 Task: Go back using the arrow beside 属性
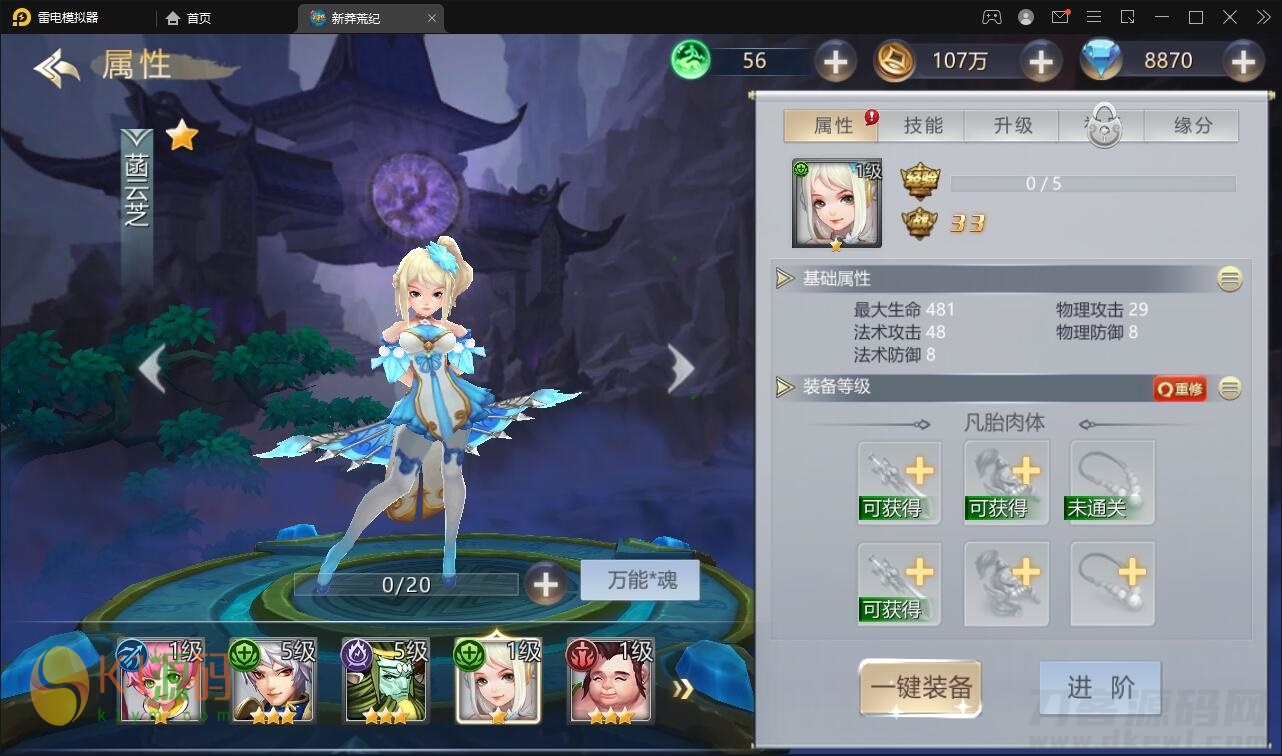(x=56, y=67)
